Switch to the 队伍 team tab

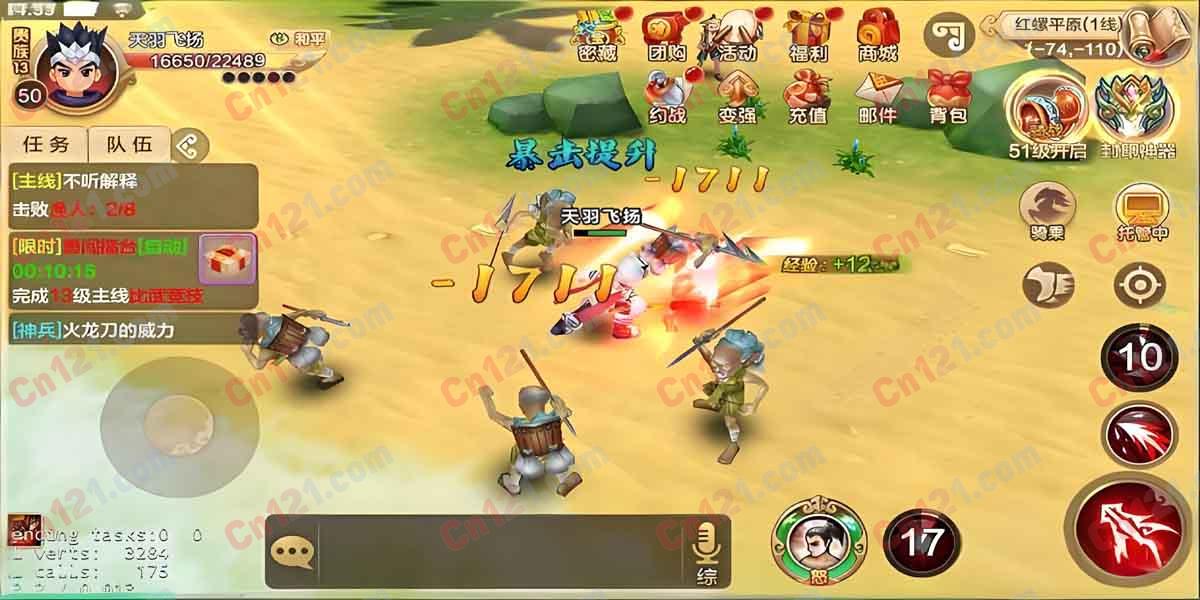point(130,145)
